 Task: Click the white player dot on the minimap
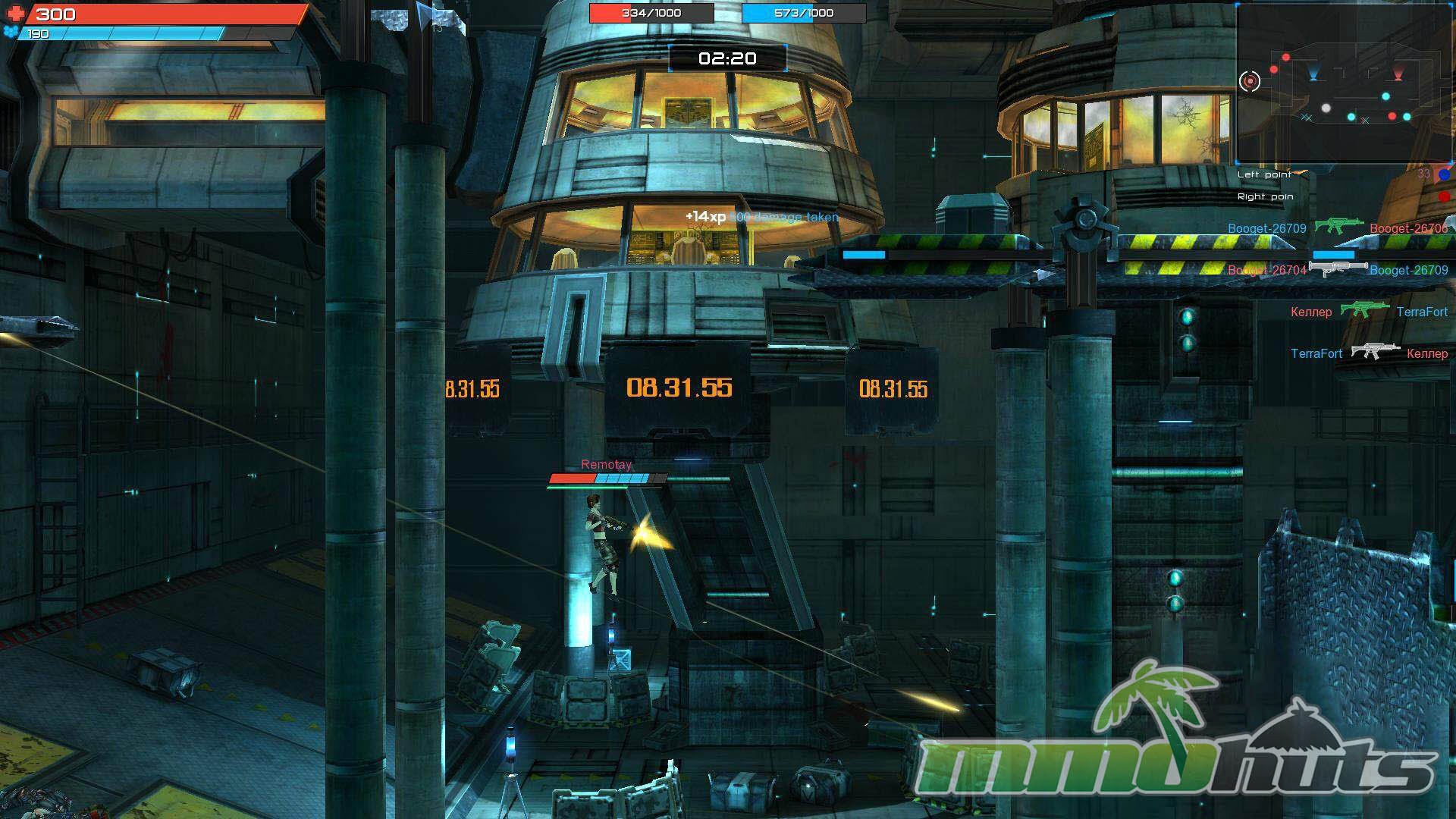[x=1326, y=108]
